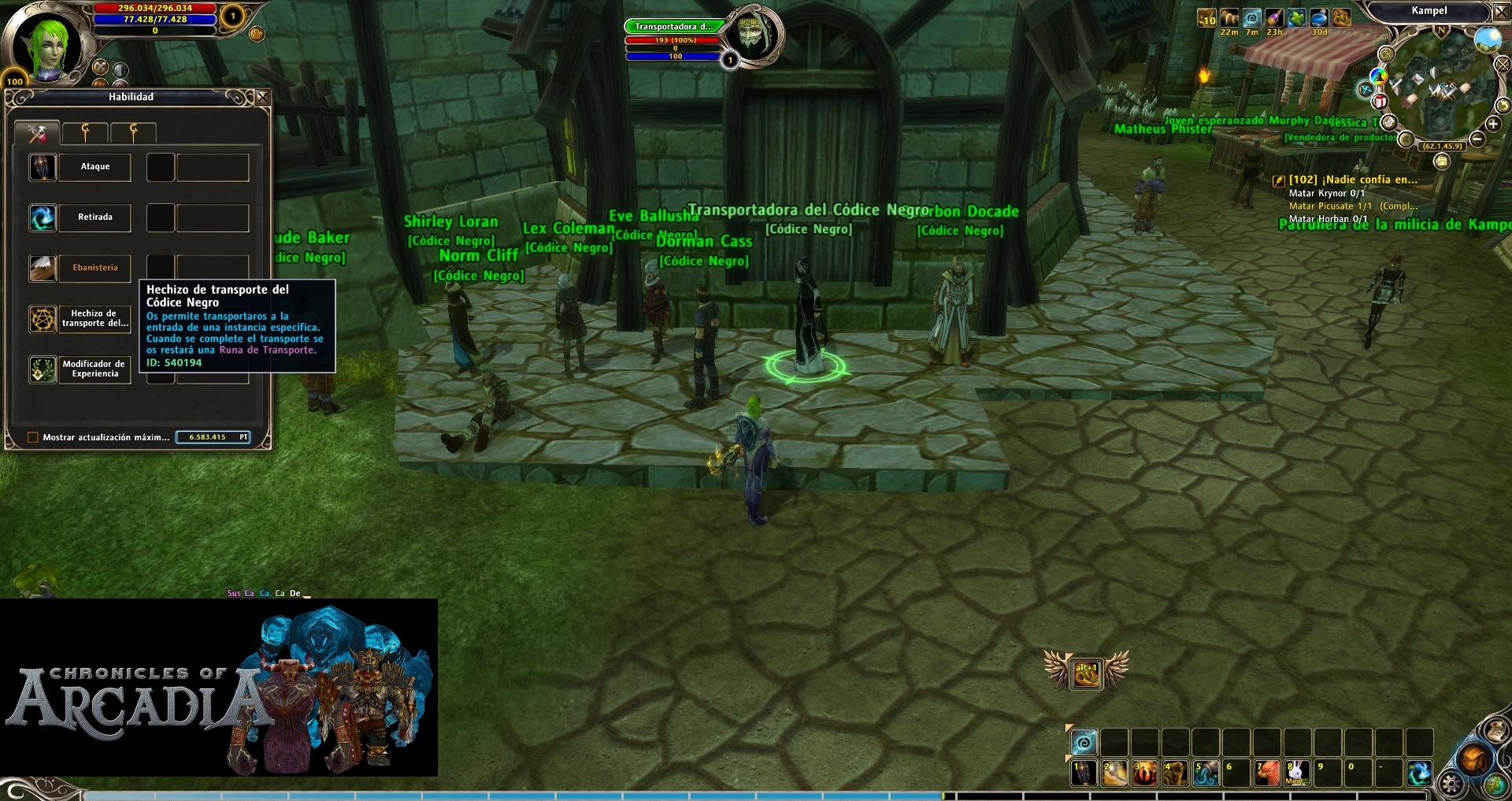Zoom in the minimap with plus button
Viewport: 1512px width, 801px height.
click(1492, 124)
